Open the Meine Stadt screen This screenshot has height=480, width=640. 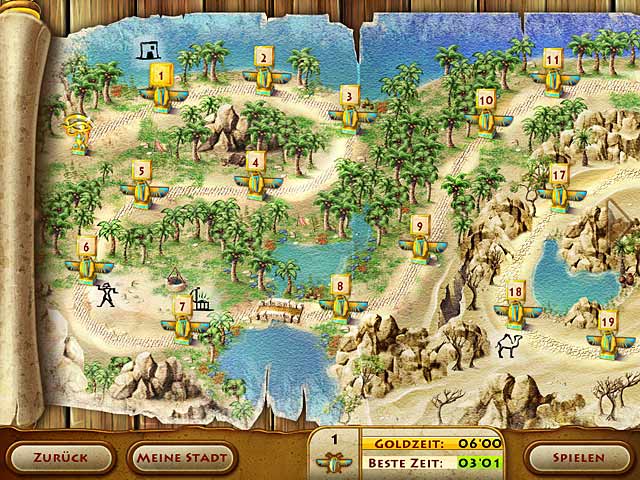[x=182, y=458]
